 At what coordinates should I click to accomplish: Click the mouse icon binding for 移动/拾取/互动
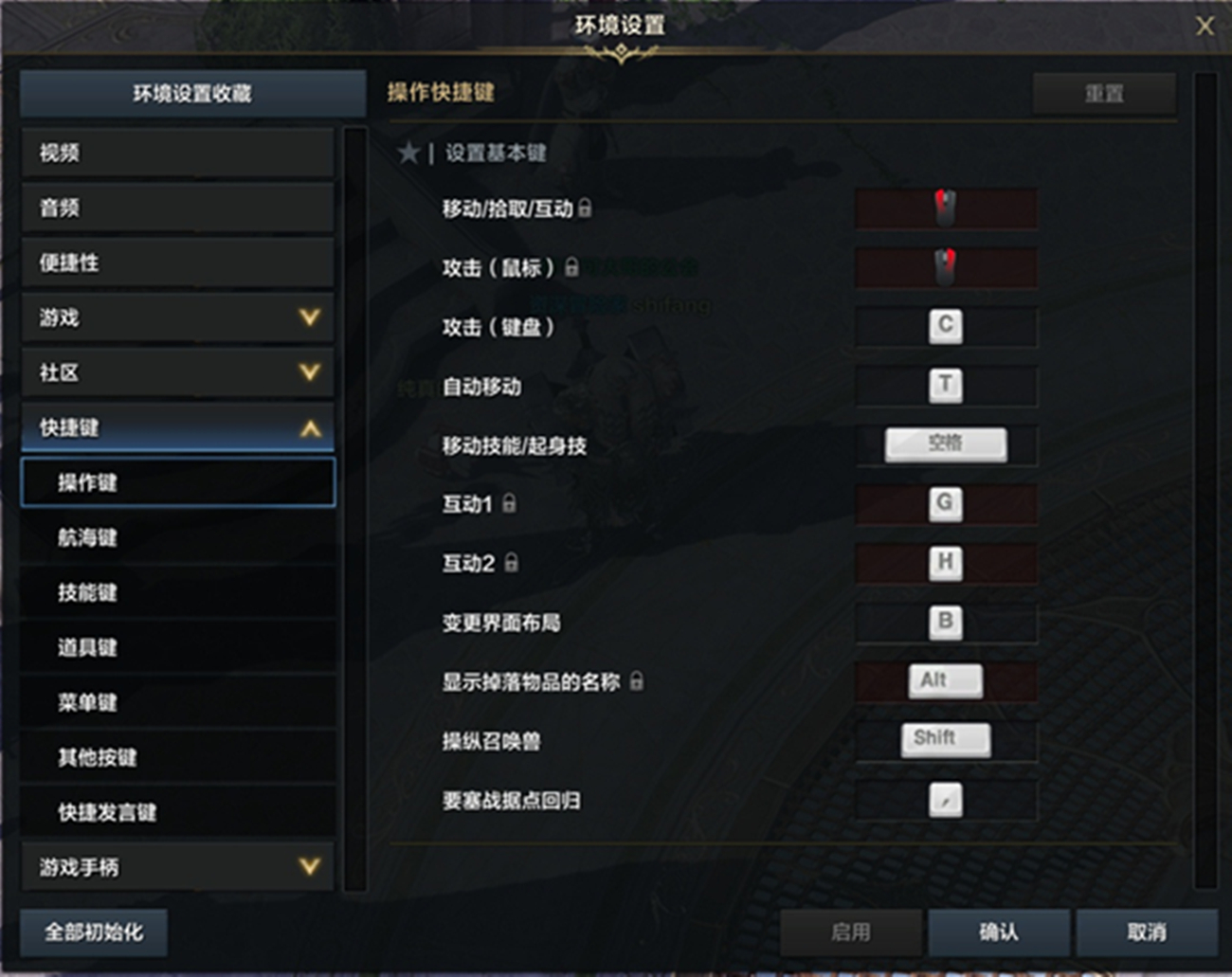(945, 208)
